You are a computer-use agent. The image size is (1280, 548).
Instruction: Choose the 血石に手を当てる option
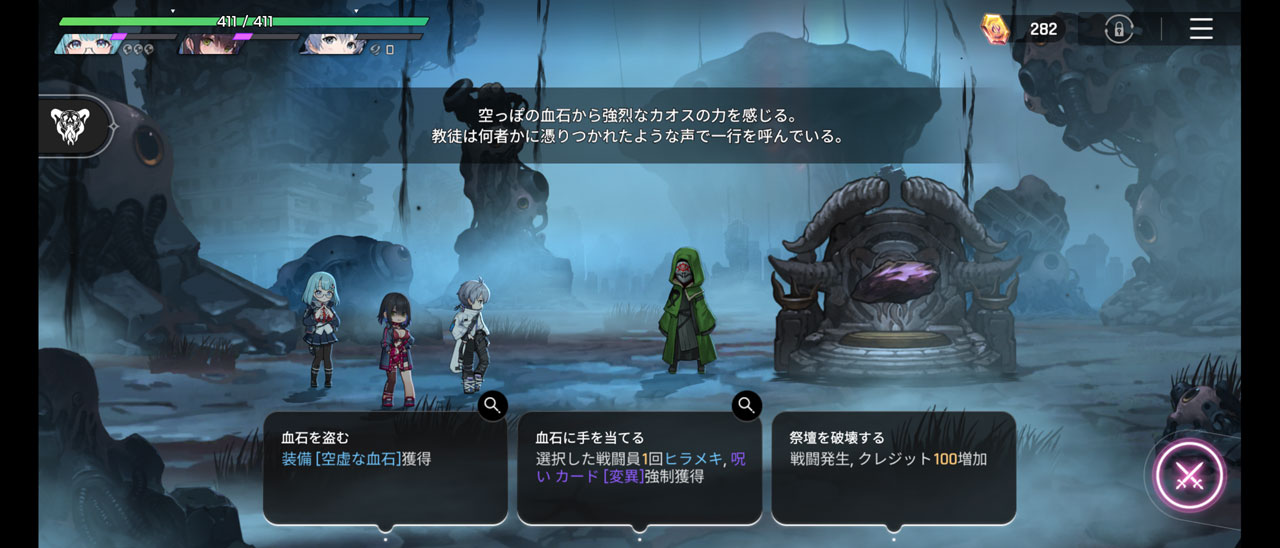point(639,468)
